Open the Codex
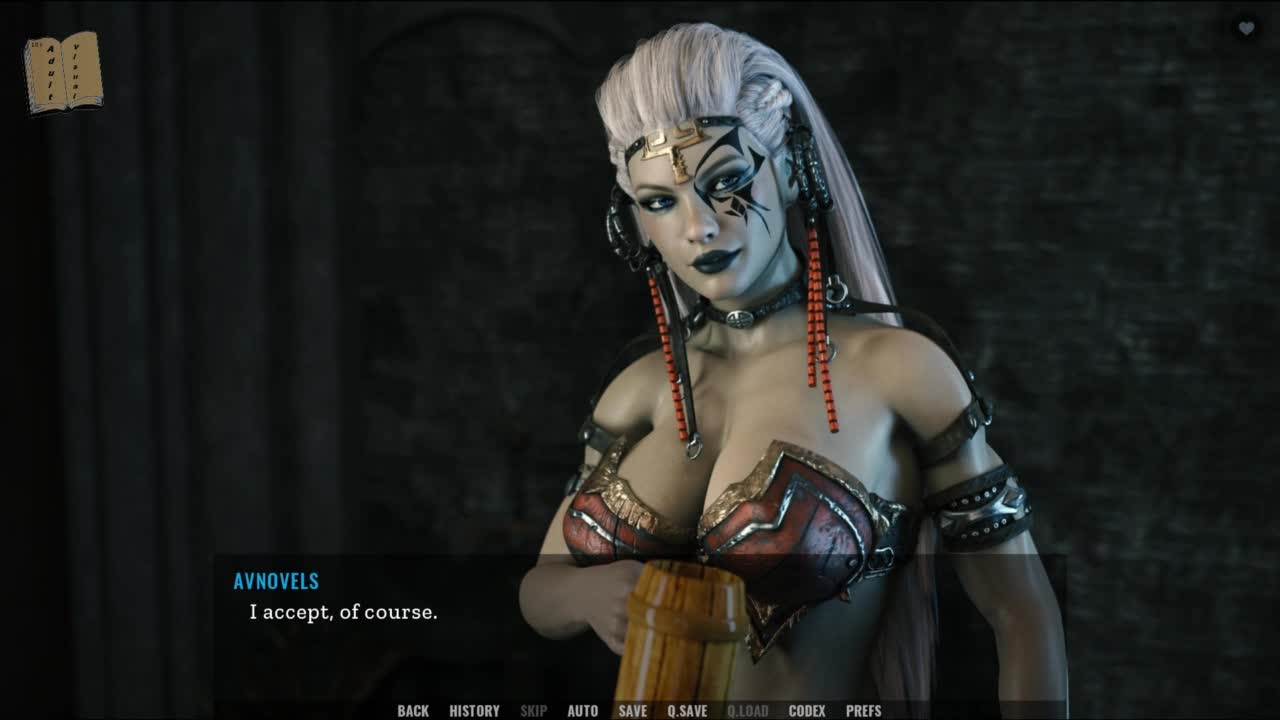The image size is (1280, 720). pos(807,711)
